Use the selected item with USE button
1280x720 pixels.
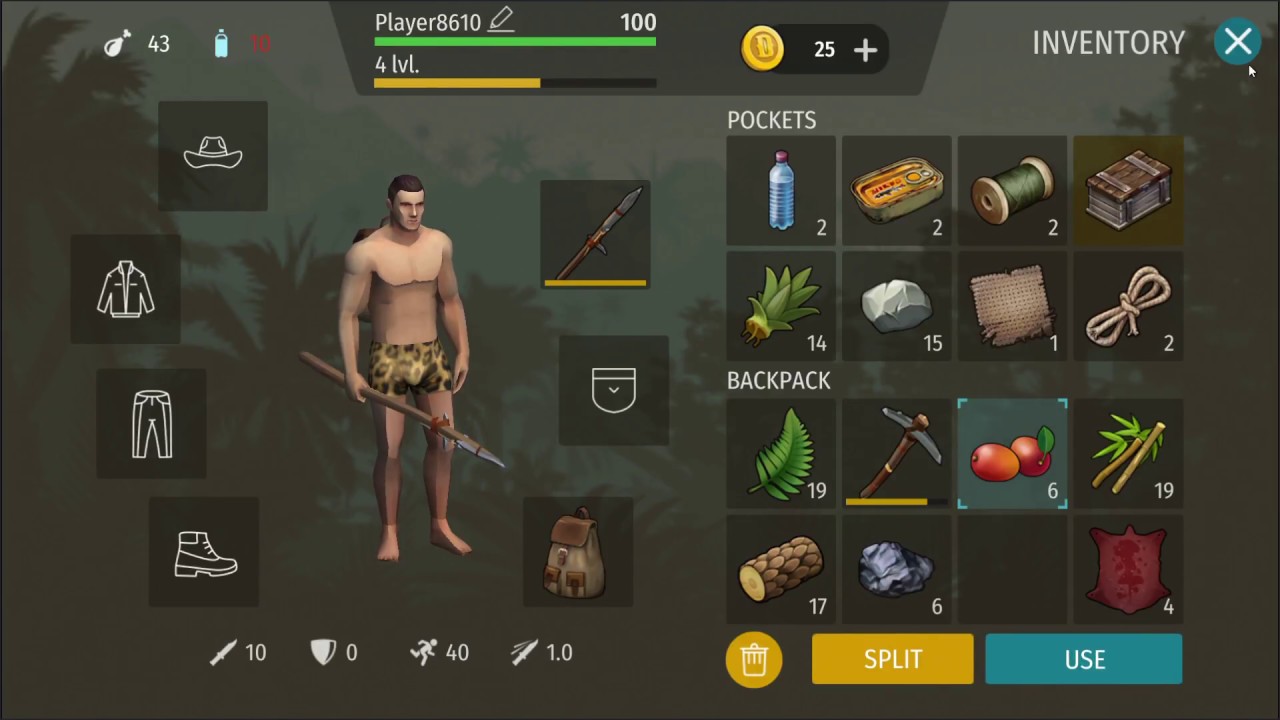click(1084, 659)
